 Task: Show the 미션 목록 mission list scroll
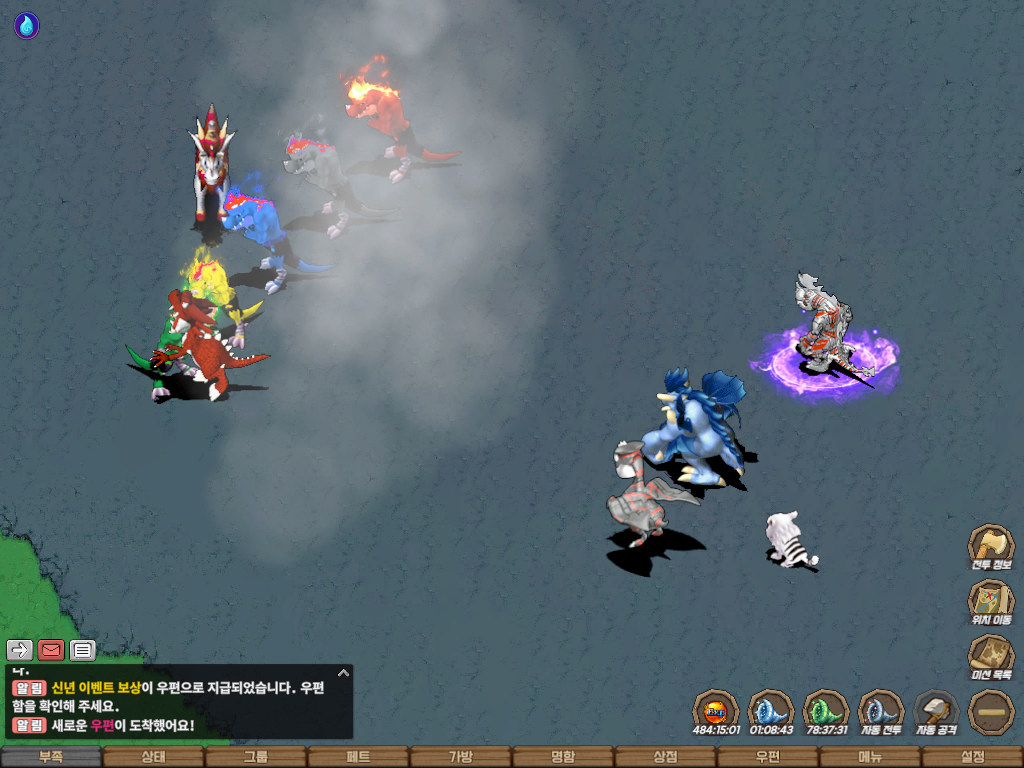(x=991, y=656)
